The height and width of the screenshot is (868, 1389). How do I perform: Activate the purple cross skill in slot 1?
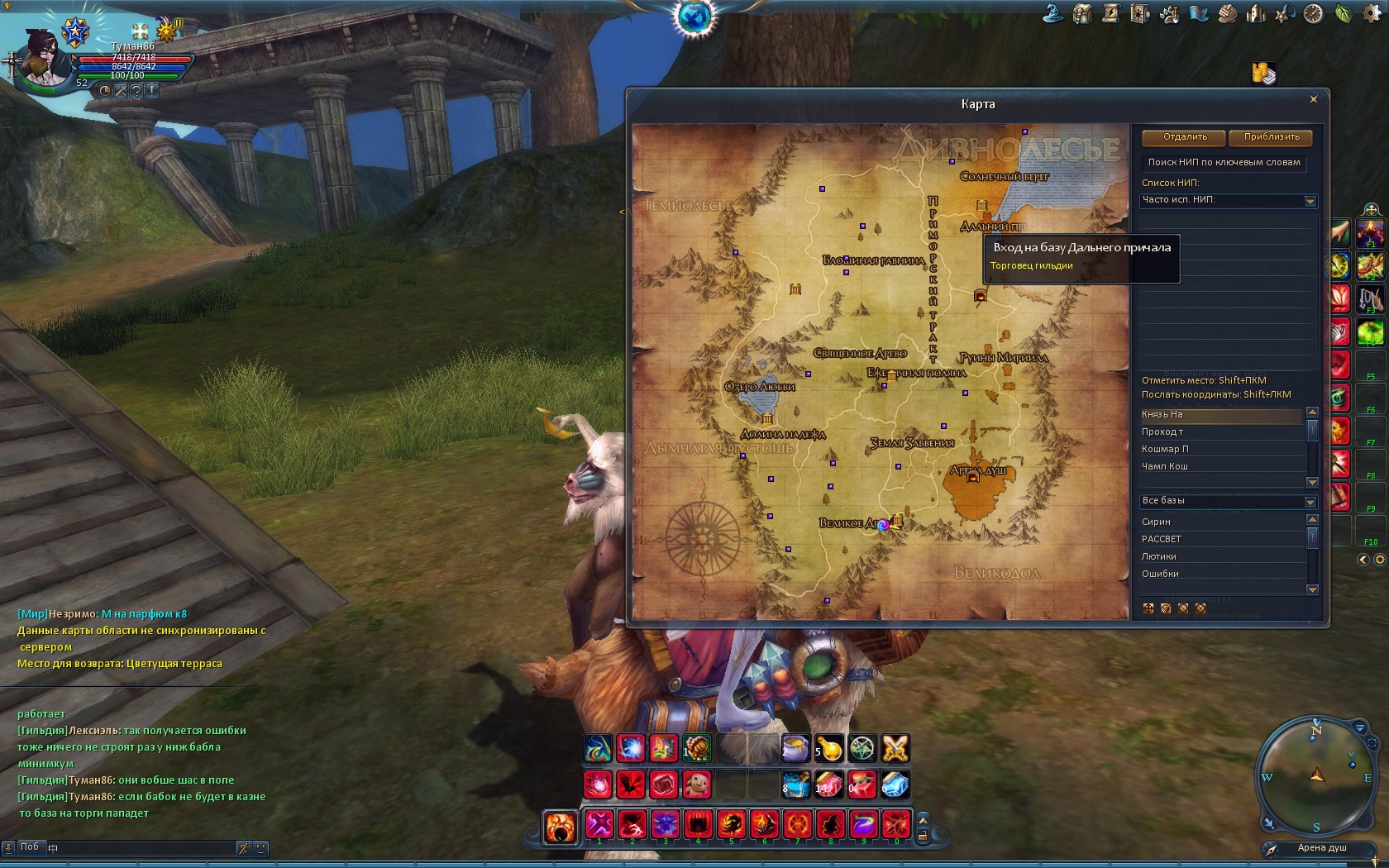tap(599, 825)
